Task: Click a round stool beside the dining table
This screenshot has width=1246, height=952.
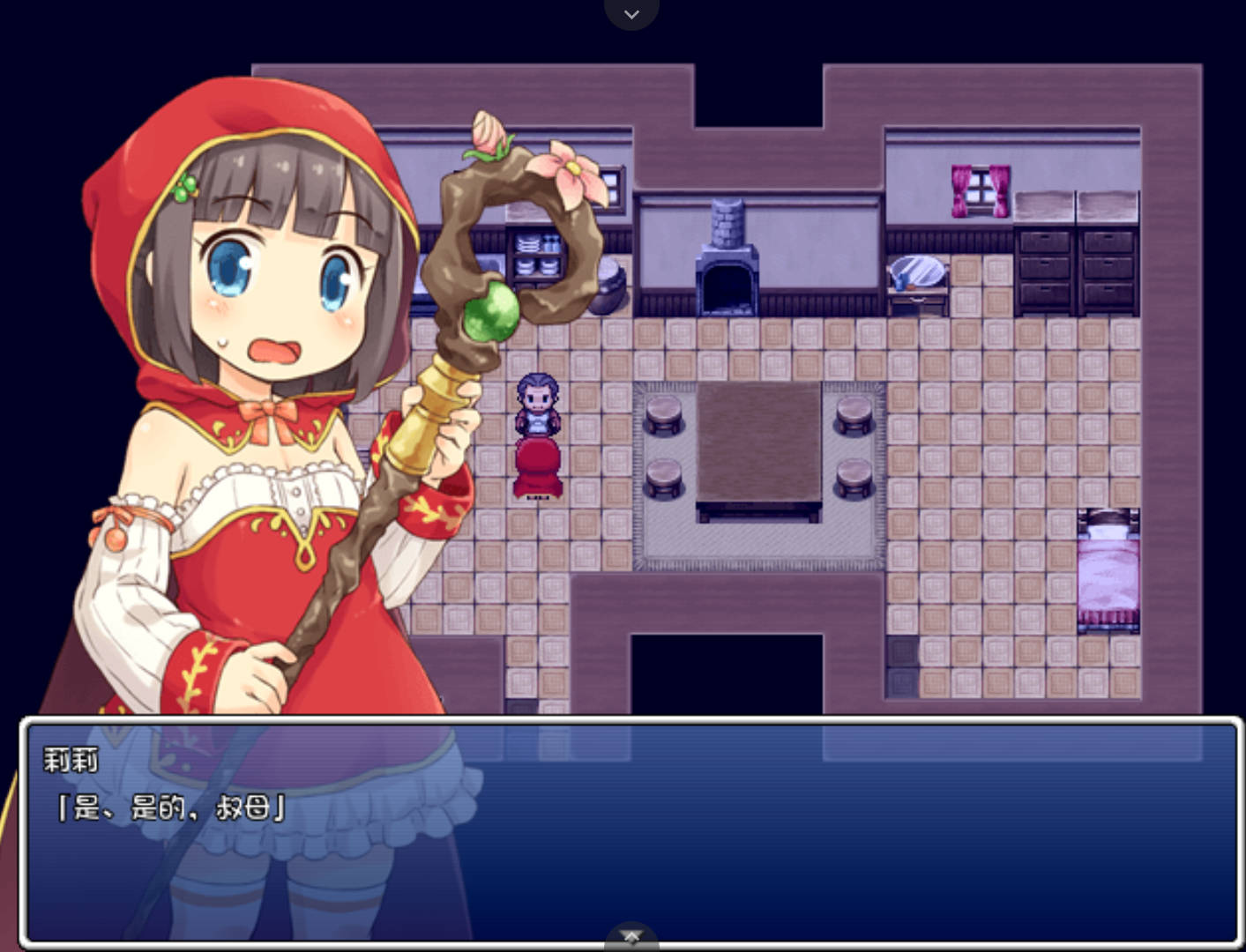Action: pyautogui.click(x=663, y=416)
